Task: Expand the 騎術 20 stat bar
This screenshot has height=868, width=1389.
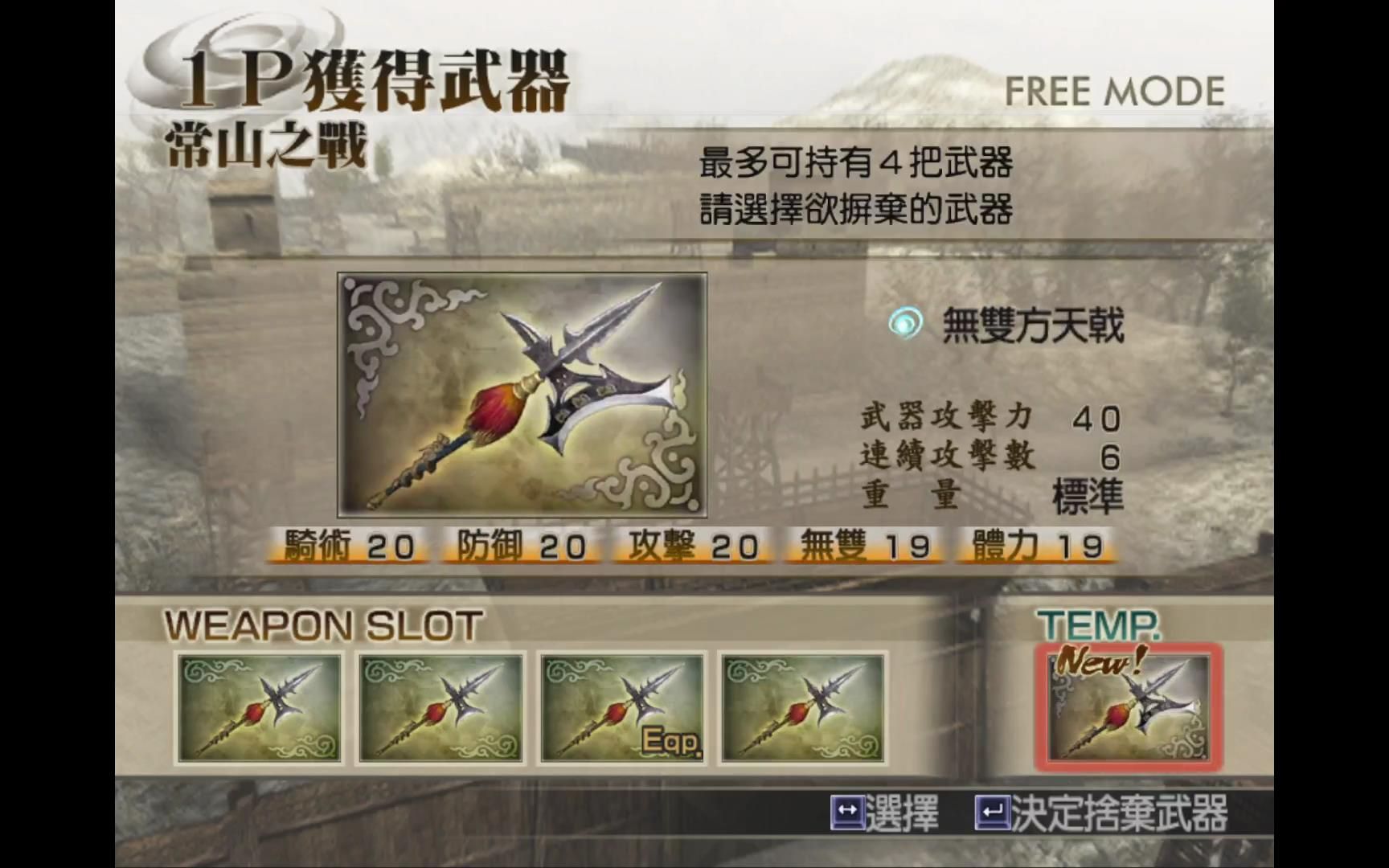Action: (x=347, y=545)
